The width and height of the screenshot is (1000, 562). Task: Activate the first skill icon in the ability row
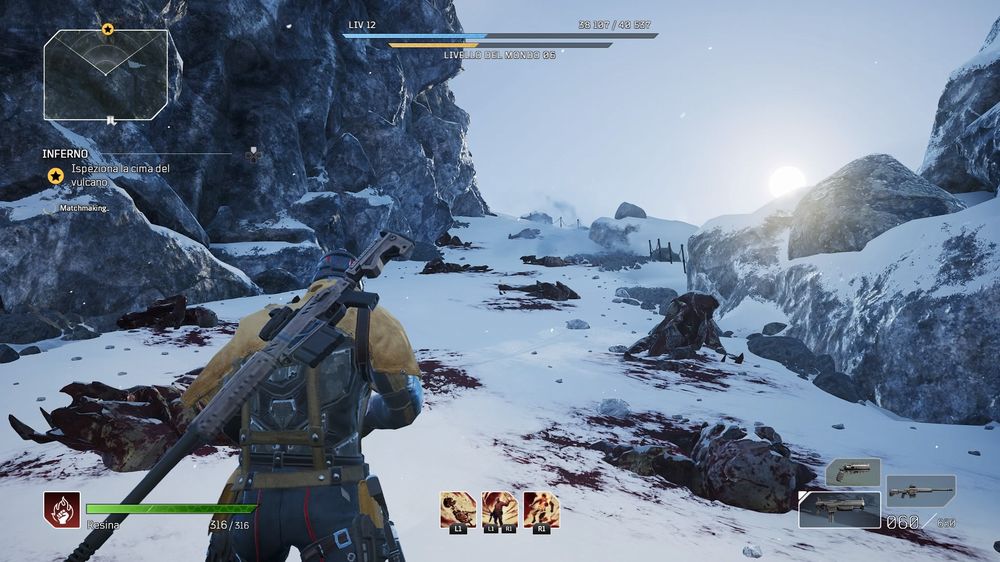pyautogui.click(x=457, y=508)
